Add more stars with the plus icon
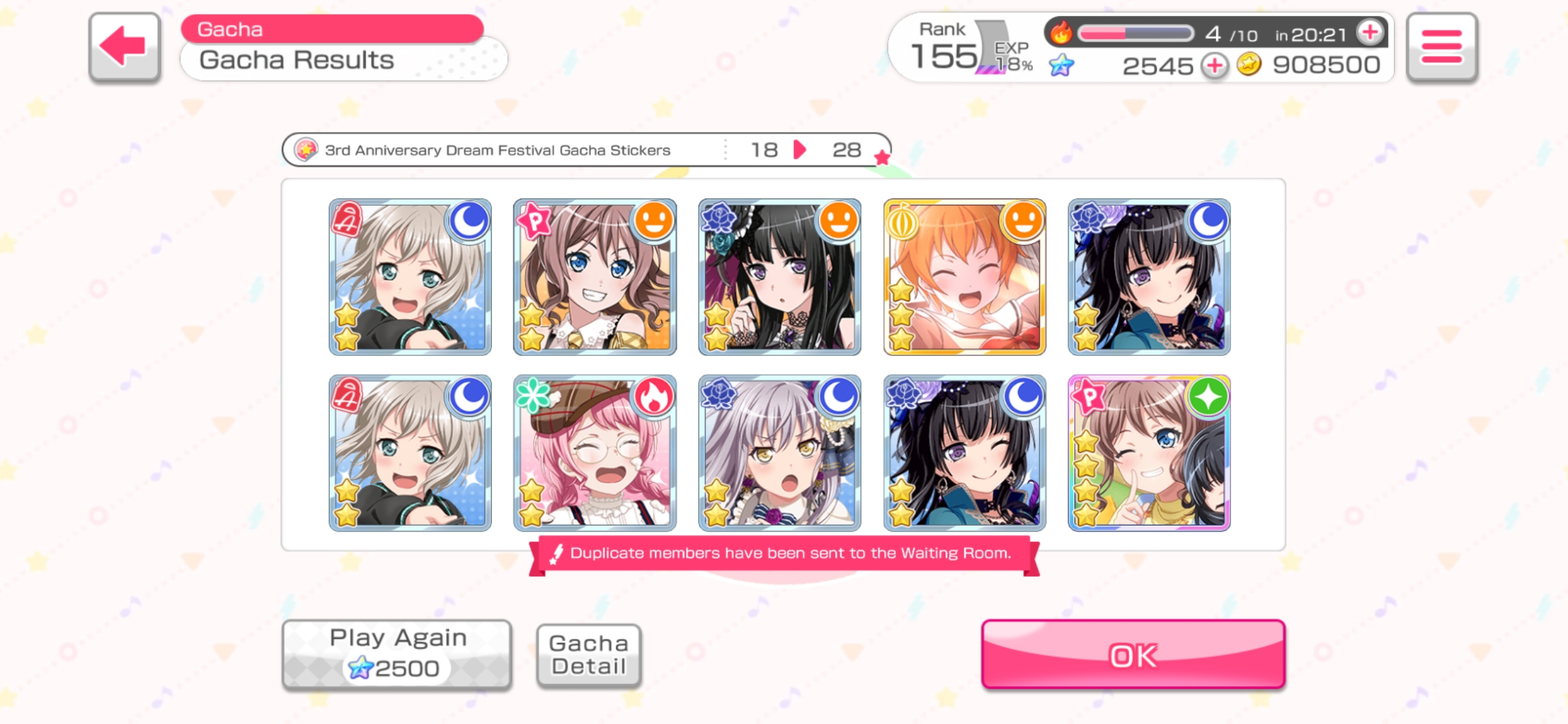Viewport: 1568px width, 724px height. coord(1214,66)
